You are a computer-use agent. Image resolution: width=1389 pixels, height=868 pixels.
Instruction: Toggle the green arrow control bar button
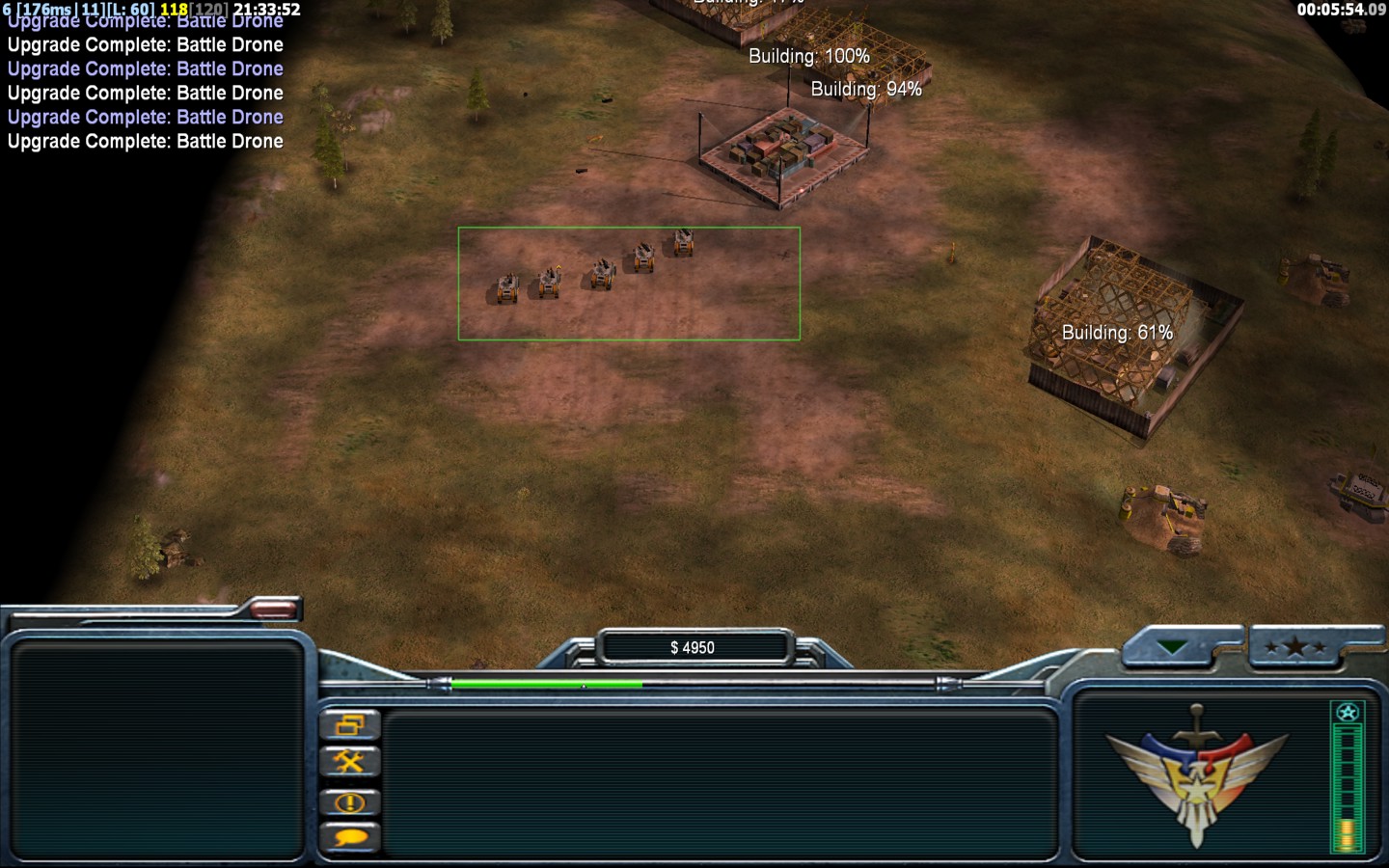point(1173,647)
